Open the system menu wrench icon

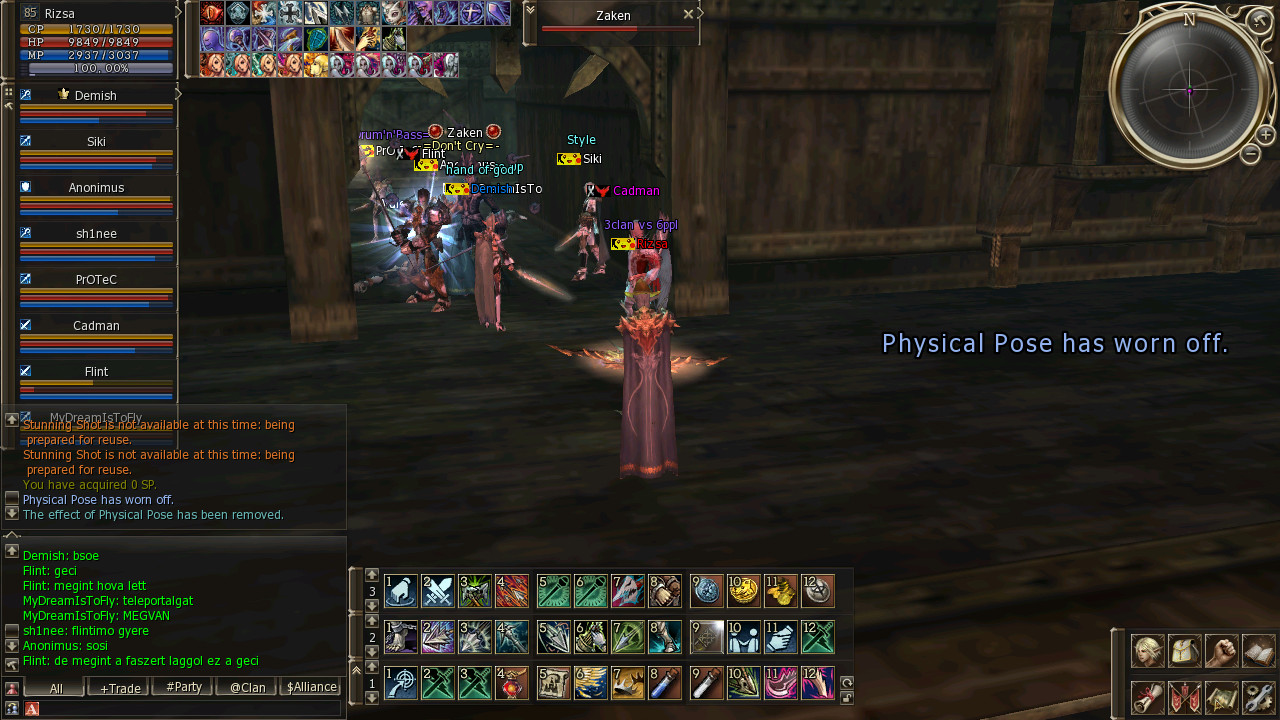[1259, 697]
